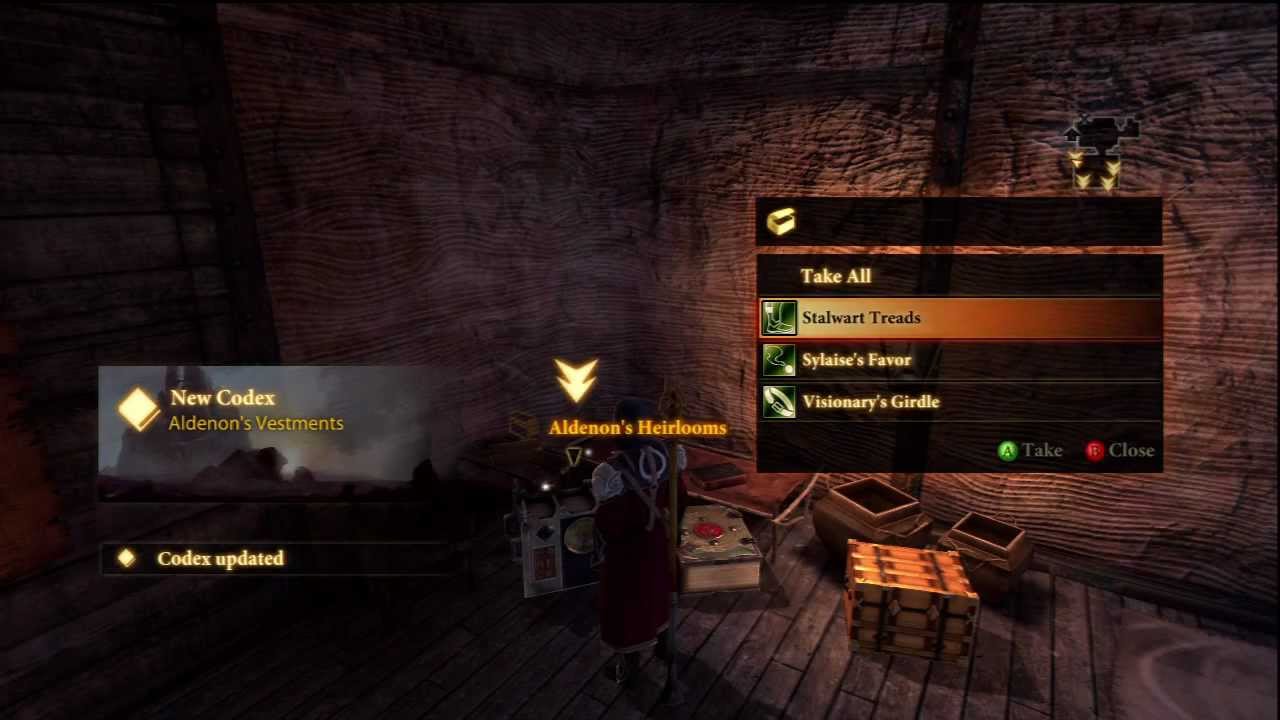Click the green A controller button icon
The height and width of the screenshot is (720, 1280).
1008,451
